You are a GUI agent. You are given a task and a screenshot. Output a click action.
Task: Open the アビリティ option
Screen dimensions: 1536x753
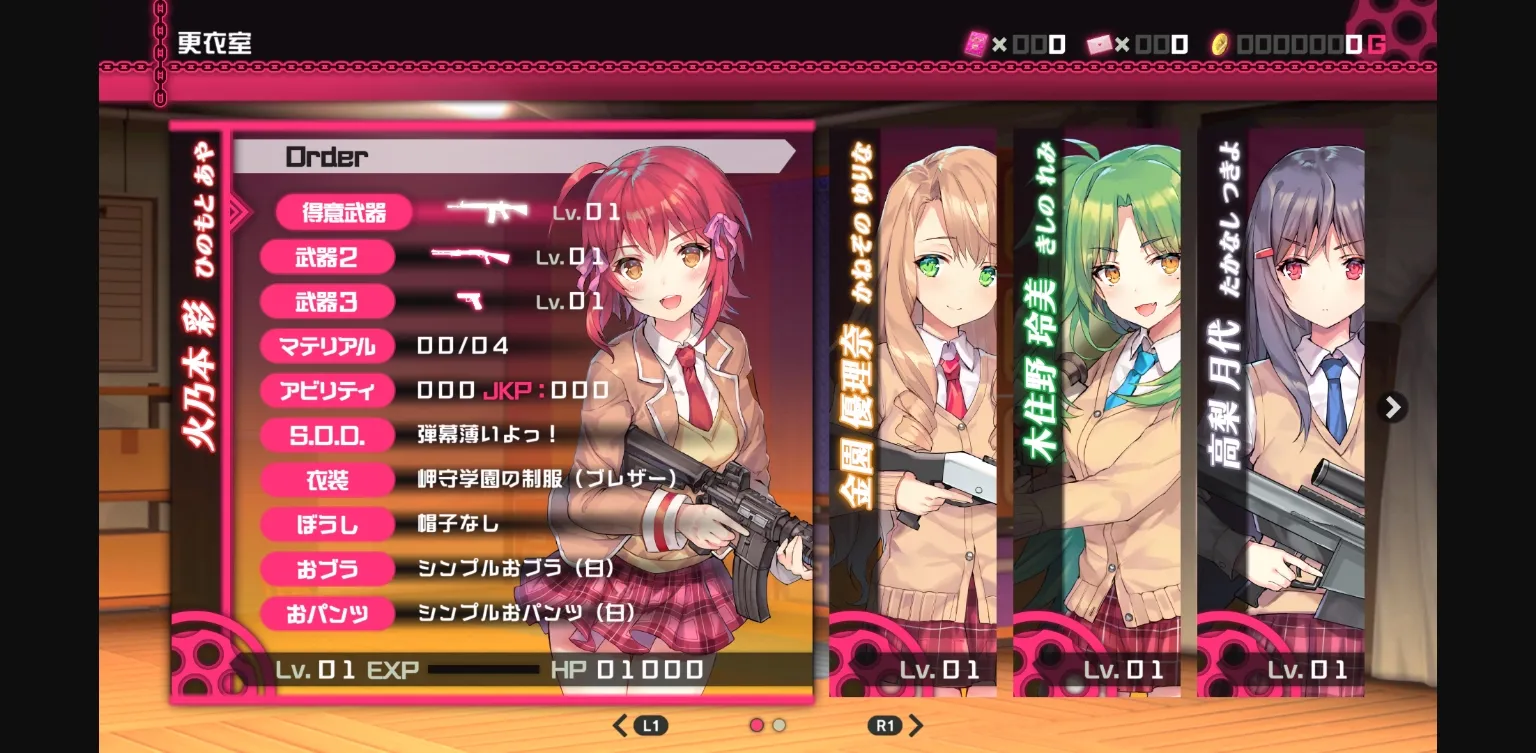(327, 390)
